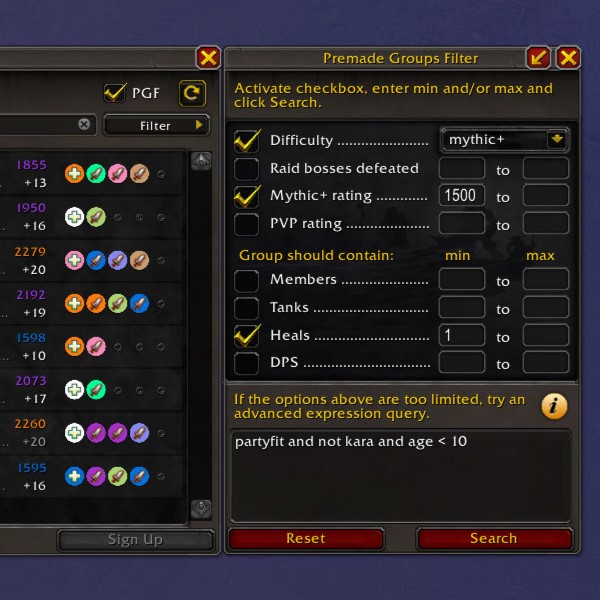Edit the Mythic+ rating minimum field
The height and width of the screenshot is (600, 600).
[x=461, y=196]
